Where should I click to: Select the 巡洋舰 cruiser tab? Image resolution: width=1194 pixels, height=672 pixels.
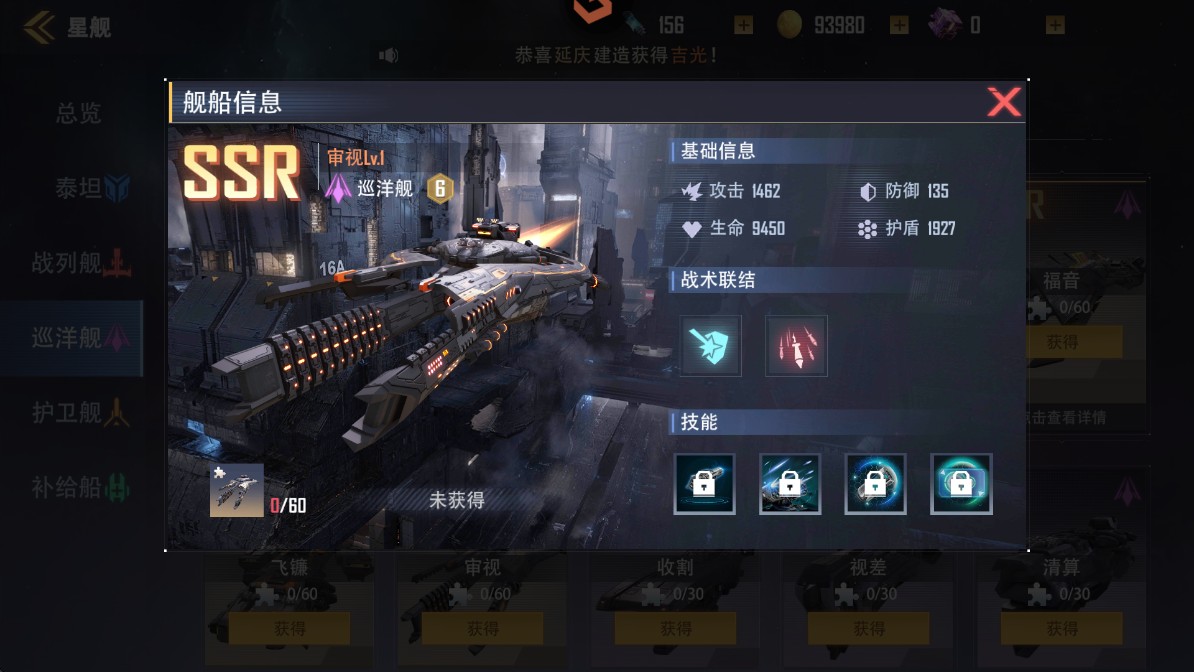[78, 338]
